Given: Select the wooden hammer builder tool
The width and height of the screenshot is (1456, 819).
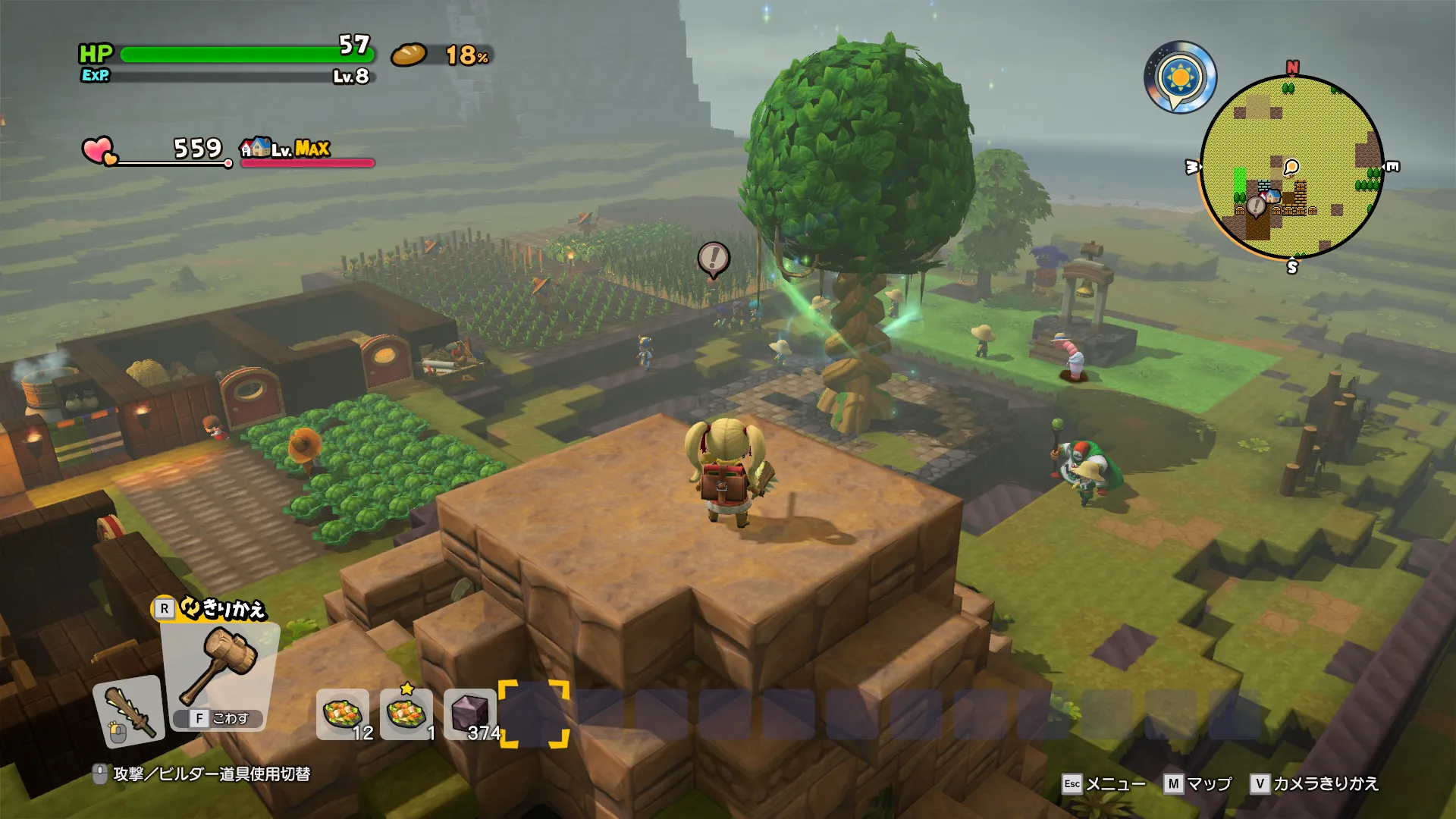Looking at the screenshot, I should pyautogui.click(x=221, y=665).
